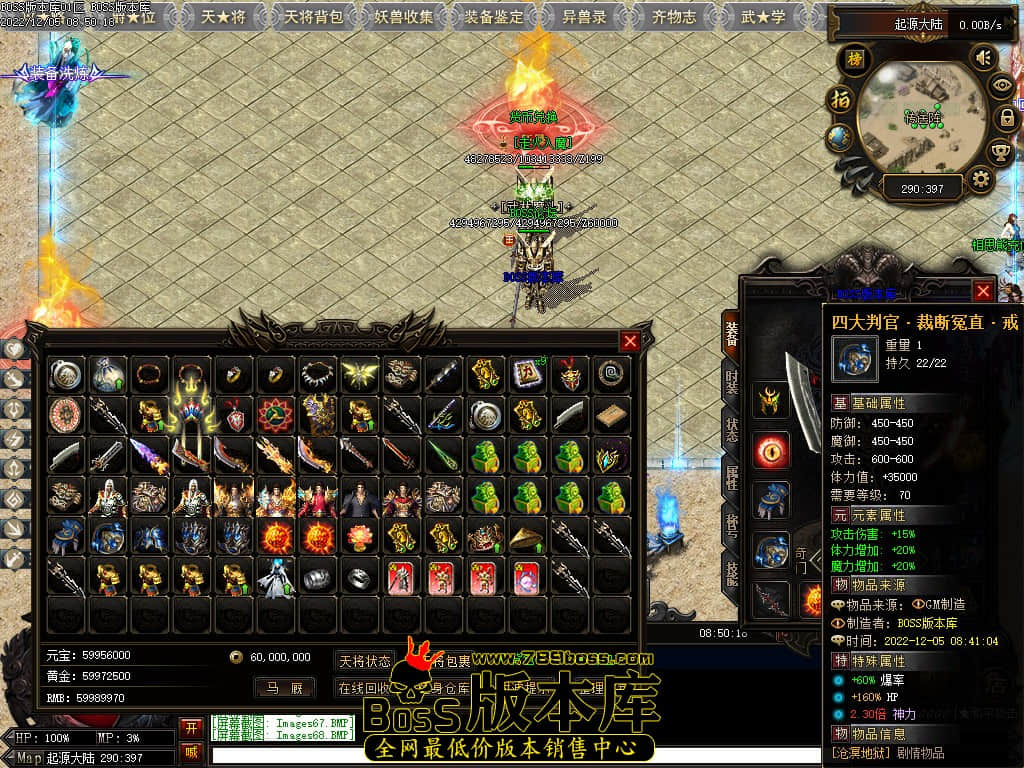The height and width of the screenshot is (768, 1024).
Task: Click the 天将状态 button in the bag
Action: tap(364, 661)
